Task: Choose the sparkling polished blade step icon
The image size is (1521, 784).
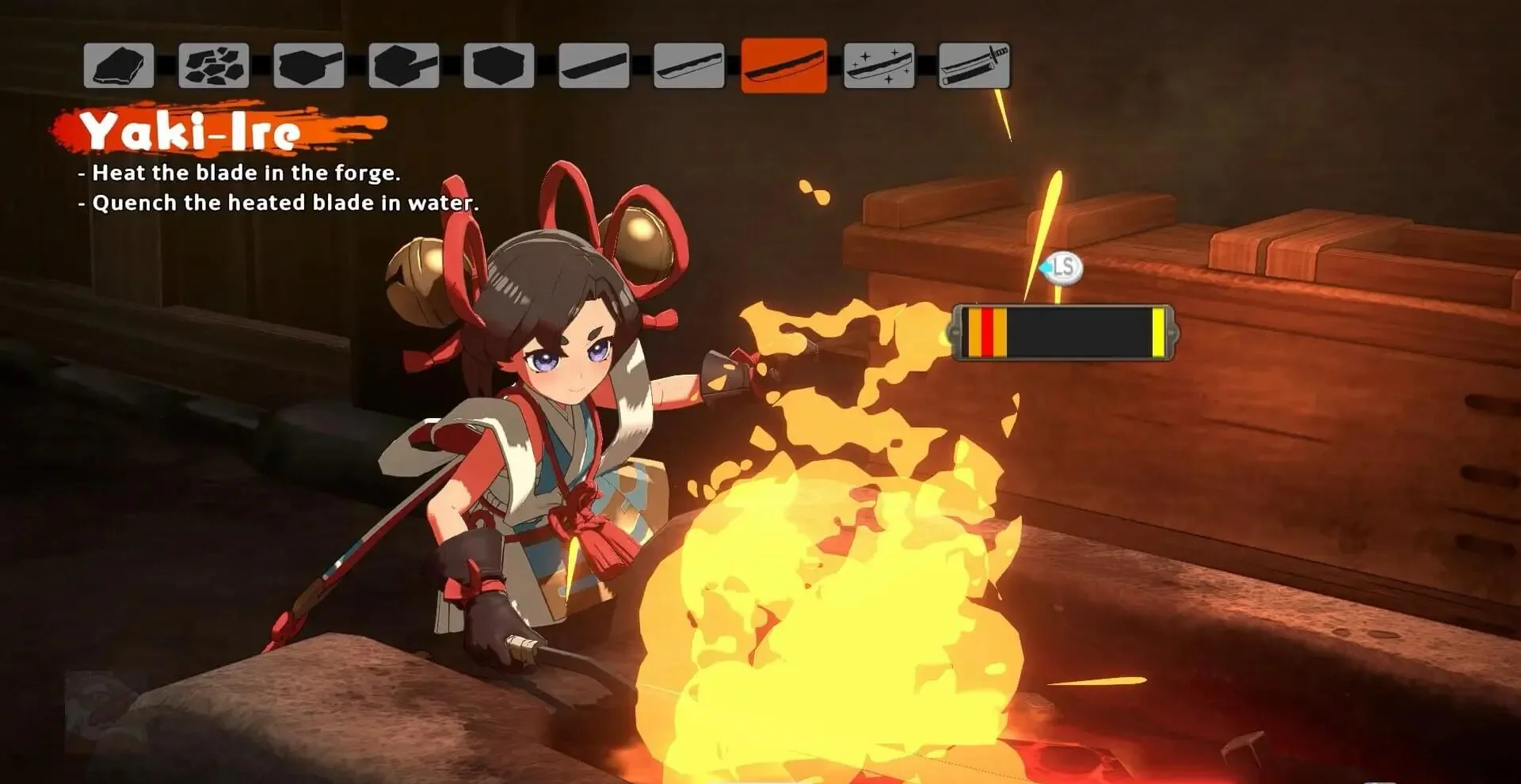Action: (879, 66)
